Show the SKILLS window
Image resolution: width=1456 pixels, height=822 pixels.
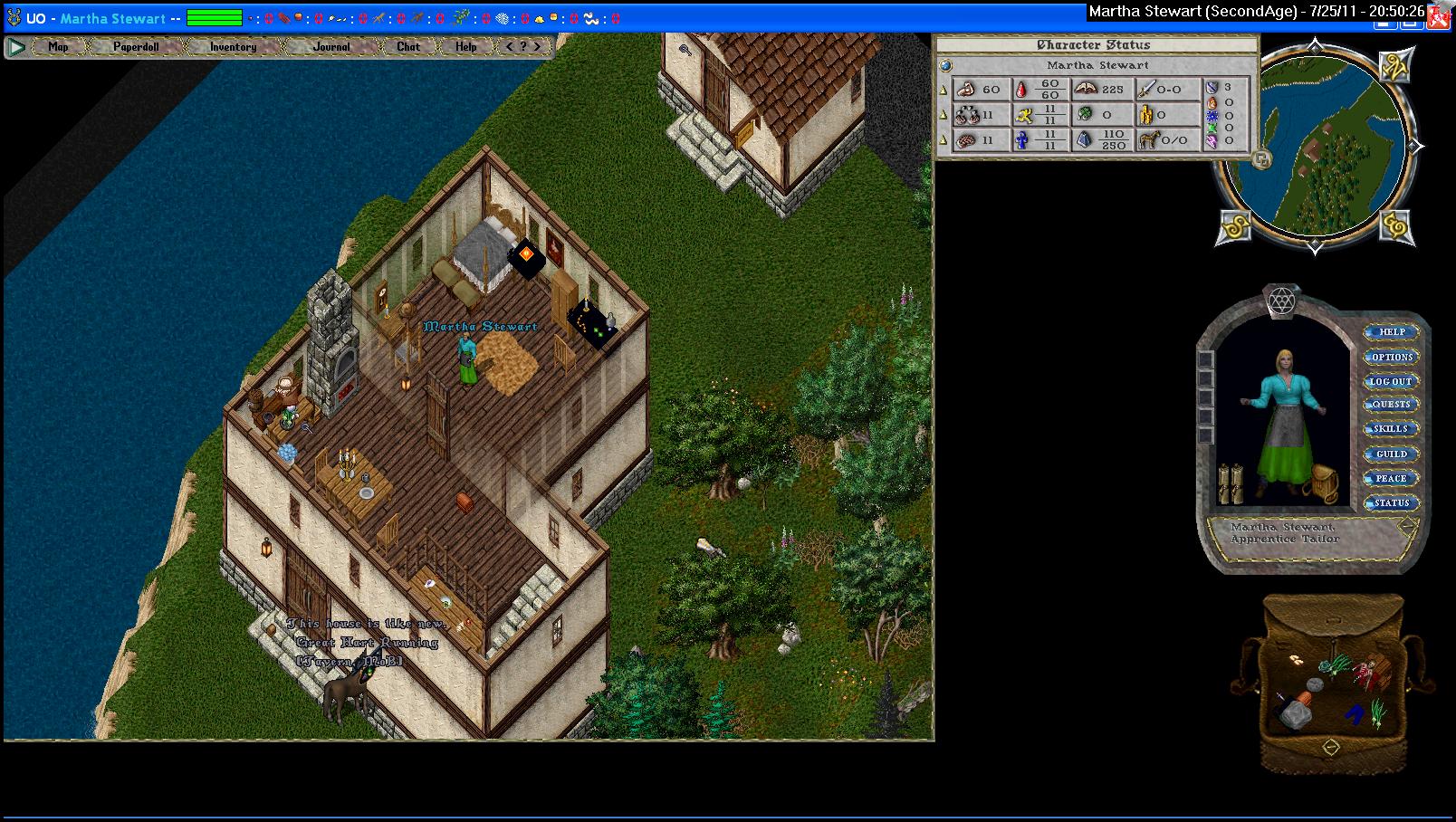pyautogui.click(x=1392, y=429)
